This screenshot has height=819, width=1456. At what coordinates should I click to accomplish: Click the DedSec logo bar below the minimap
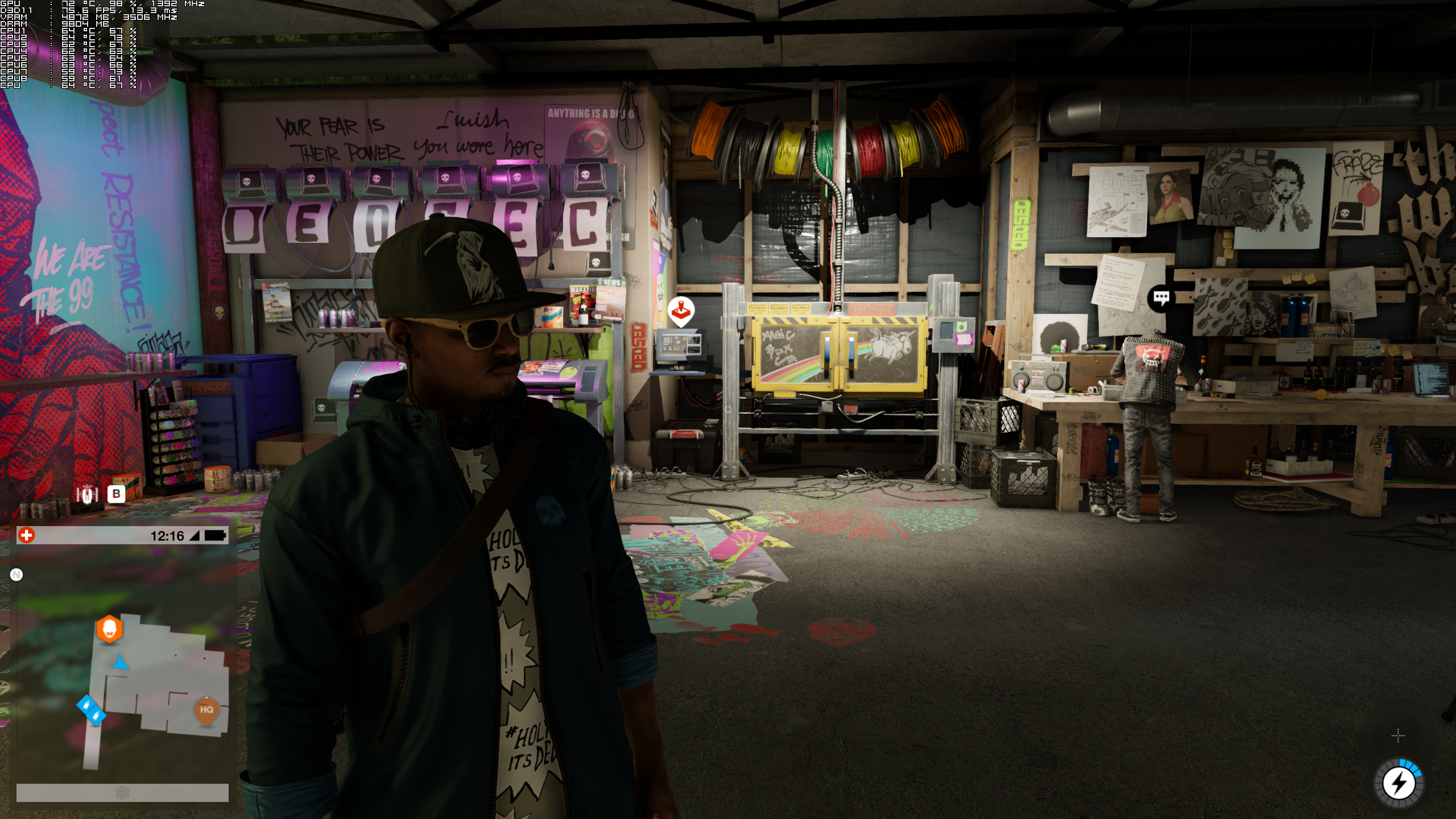click(x=122, y=793)
